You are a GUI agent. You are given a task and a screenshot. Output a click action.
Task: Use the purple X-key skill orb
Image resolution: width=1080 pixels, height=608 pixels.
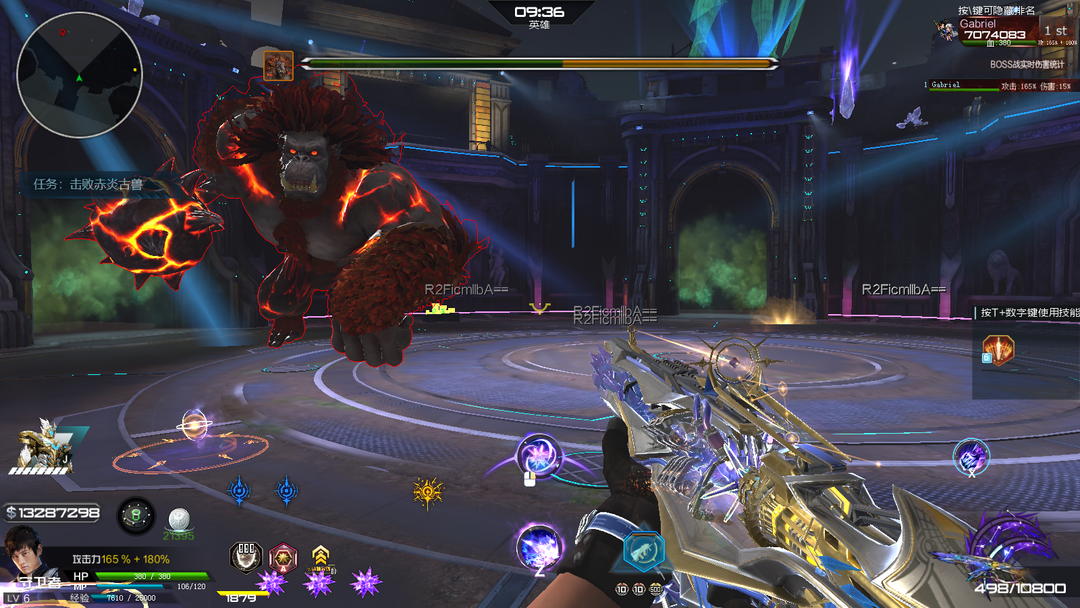click(970, 456)
